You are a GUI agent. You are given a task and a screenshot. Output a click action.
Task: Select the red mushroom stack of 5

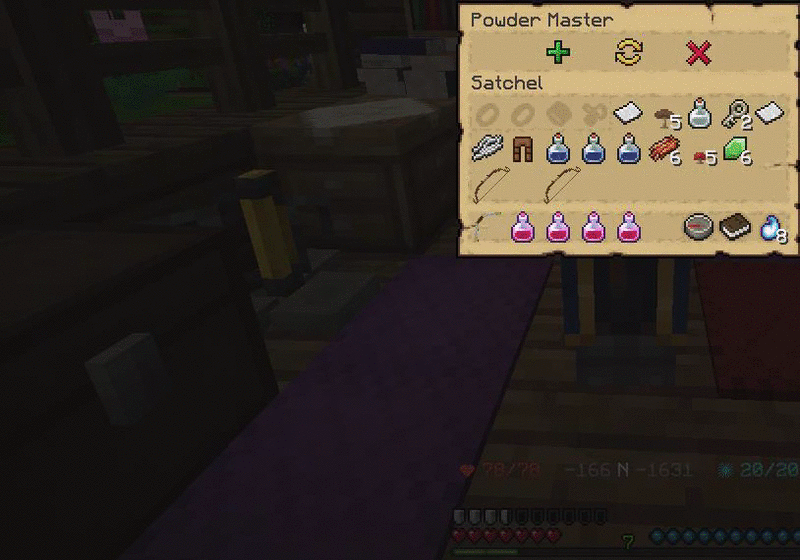point(700,154)
